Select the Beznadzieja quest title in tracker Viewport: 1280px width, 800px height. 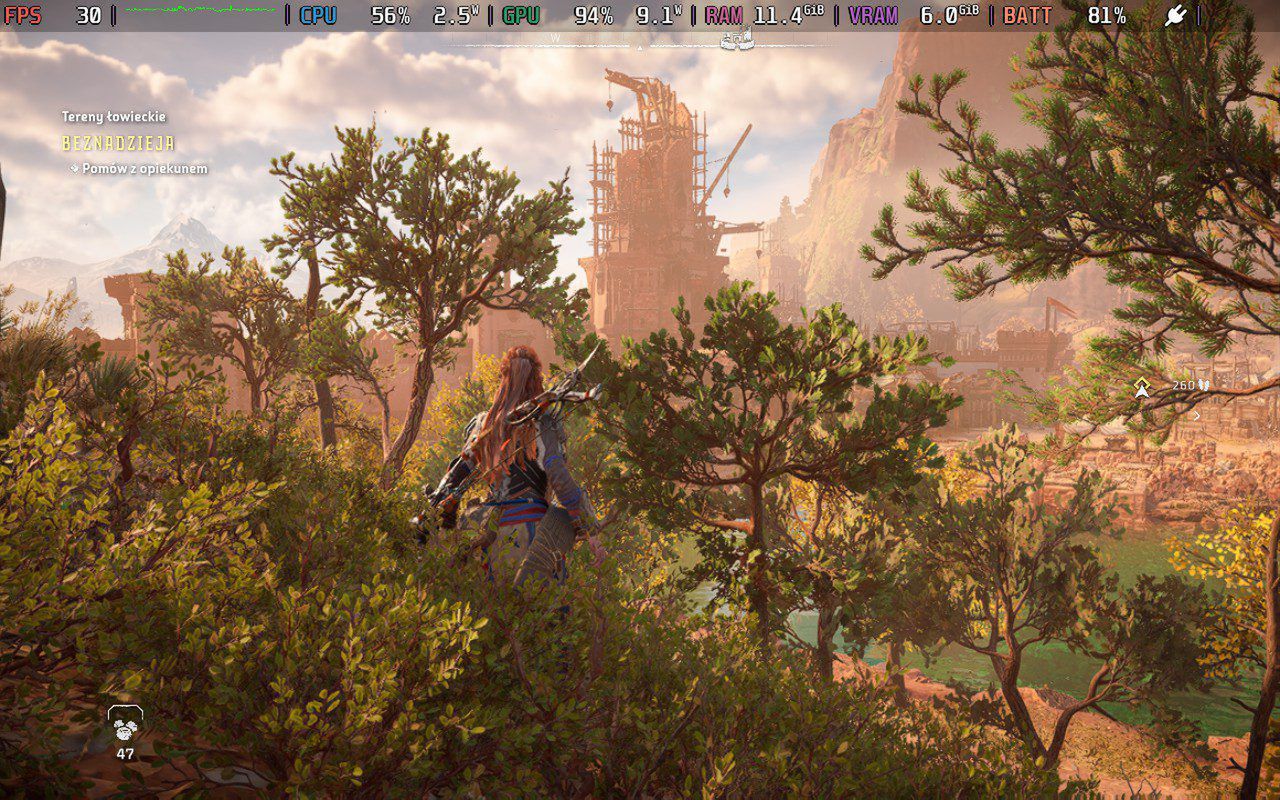(118, 143)
